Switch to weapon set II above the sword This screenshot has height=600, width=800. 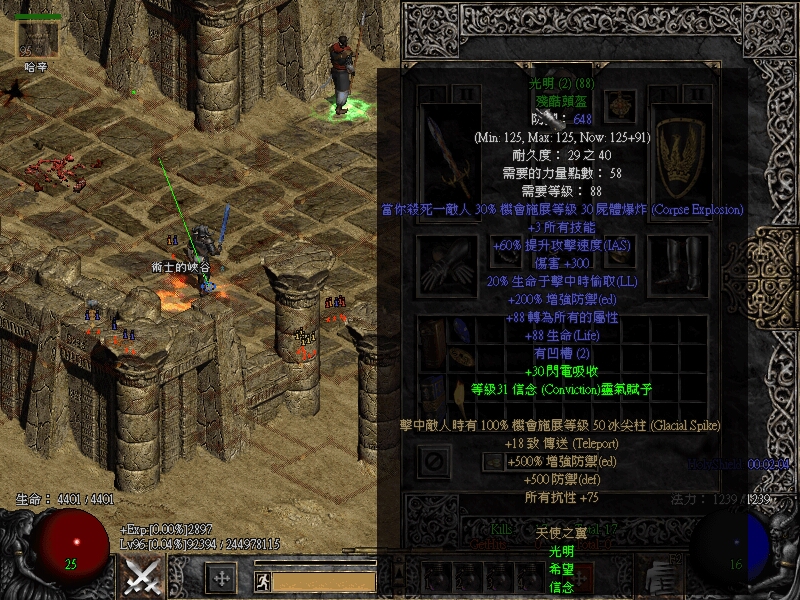[x=467, y=94]
